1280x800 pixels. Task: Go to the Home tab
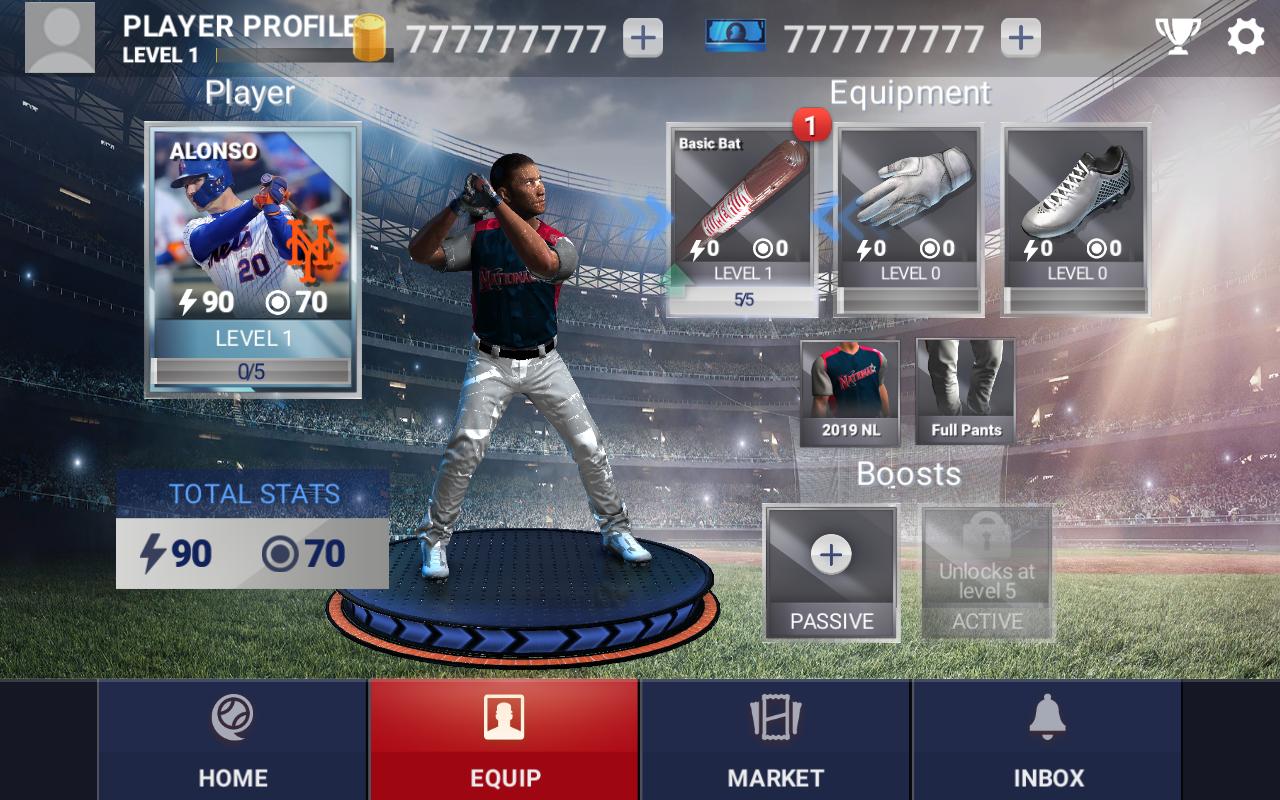(233, 740)
